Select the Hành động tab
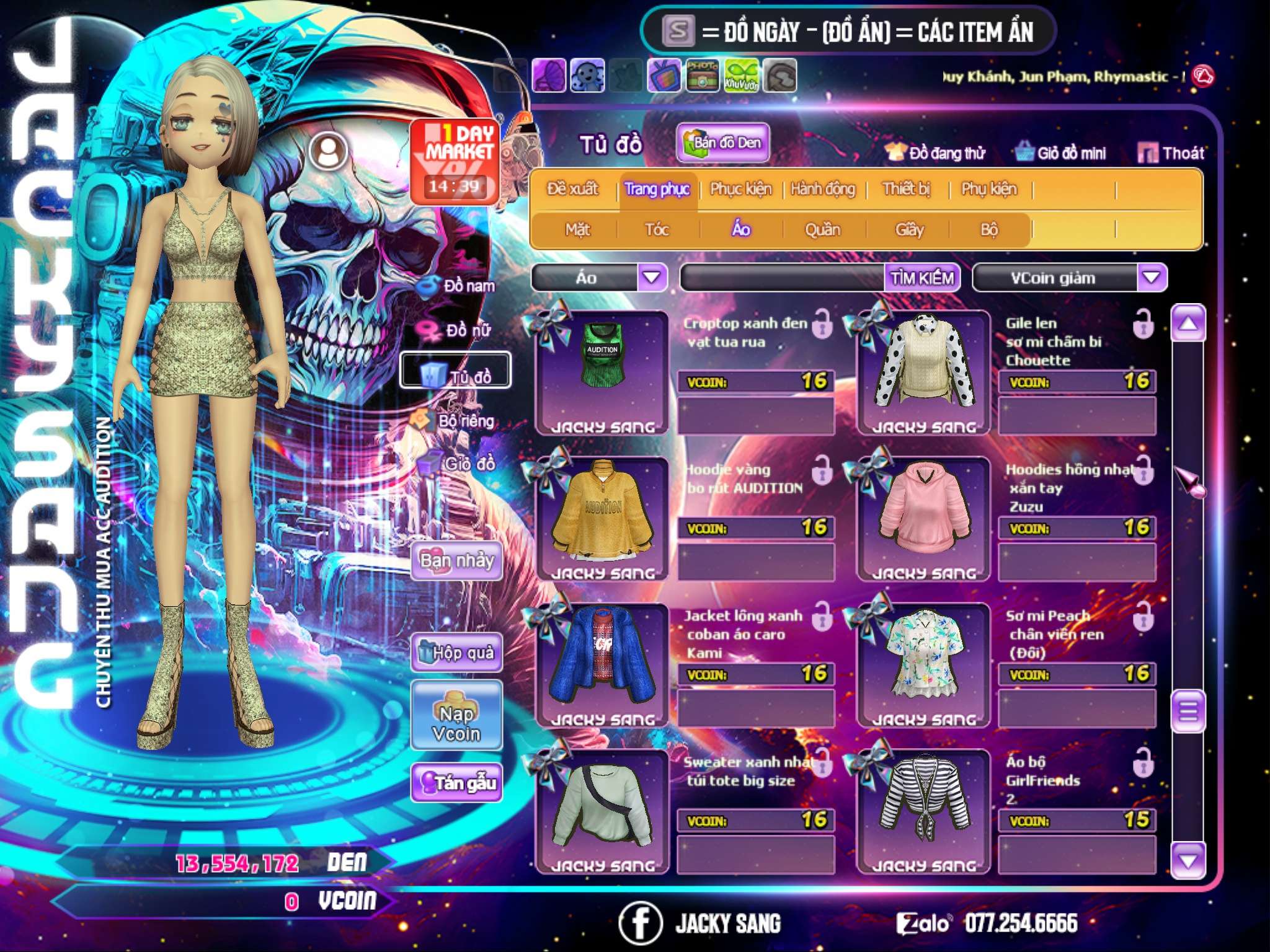Viewport: 1270px width, 952px height. coord(822,188)
